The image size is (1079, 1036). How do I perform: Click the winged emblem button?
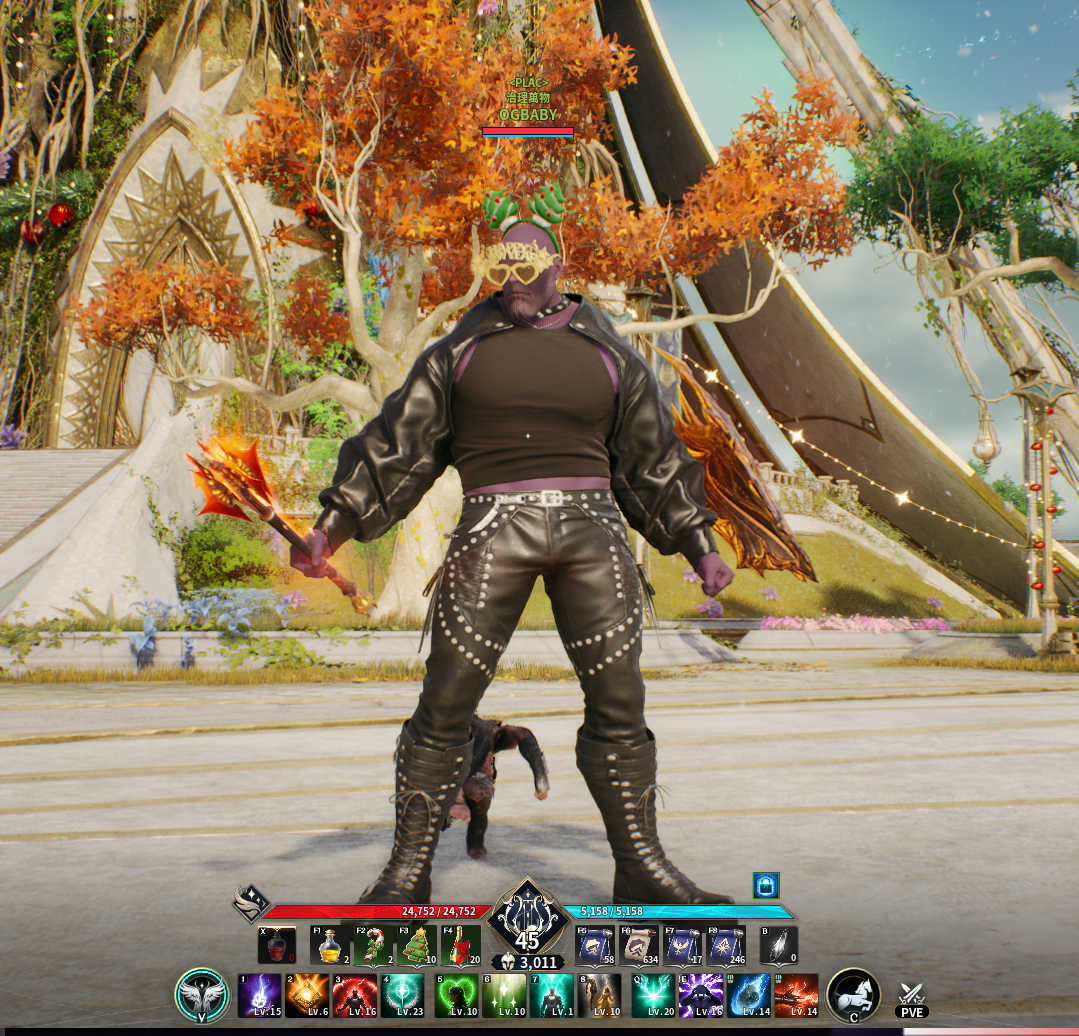(202, 995)
